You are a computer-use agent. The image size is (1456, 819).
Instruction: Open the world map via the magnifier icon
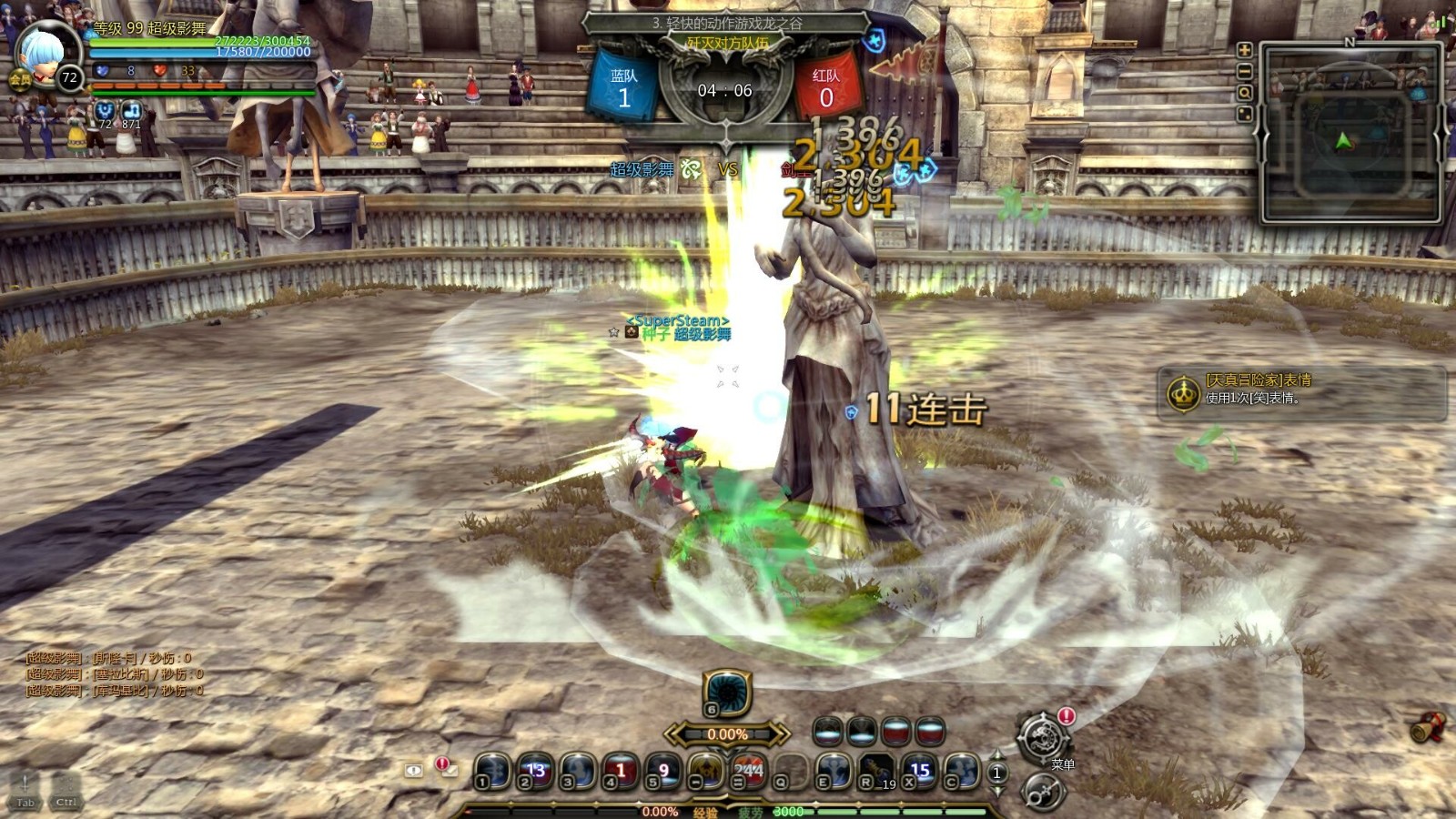(x=1244, y=94)
